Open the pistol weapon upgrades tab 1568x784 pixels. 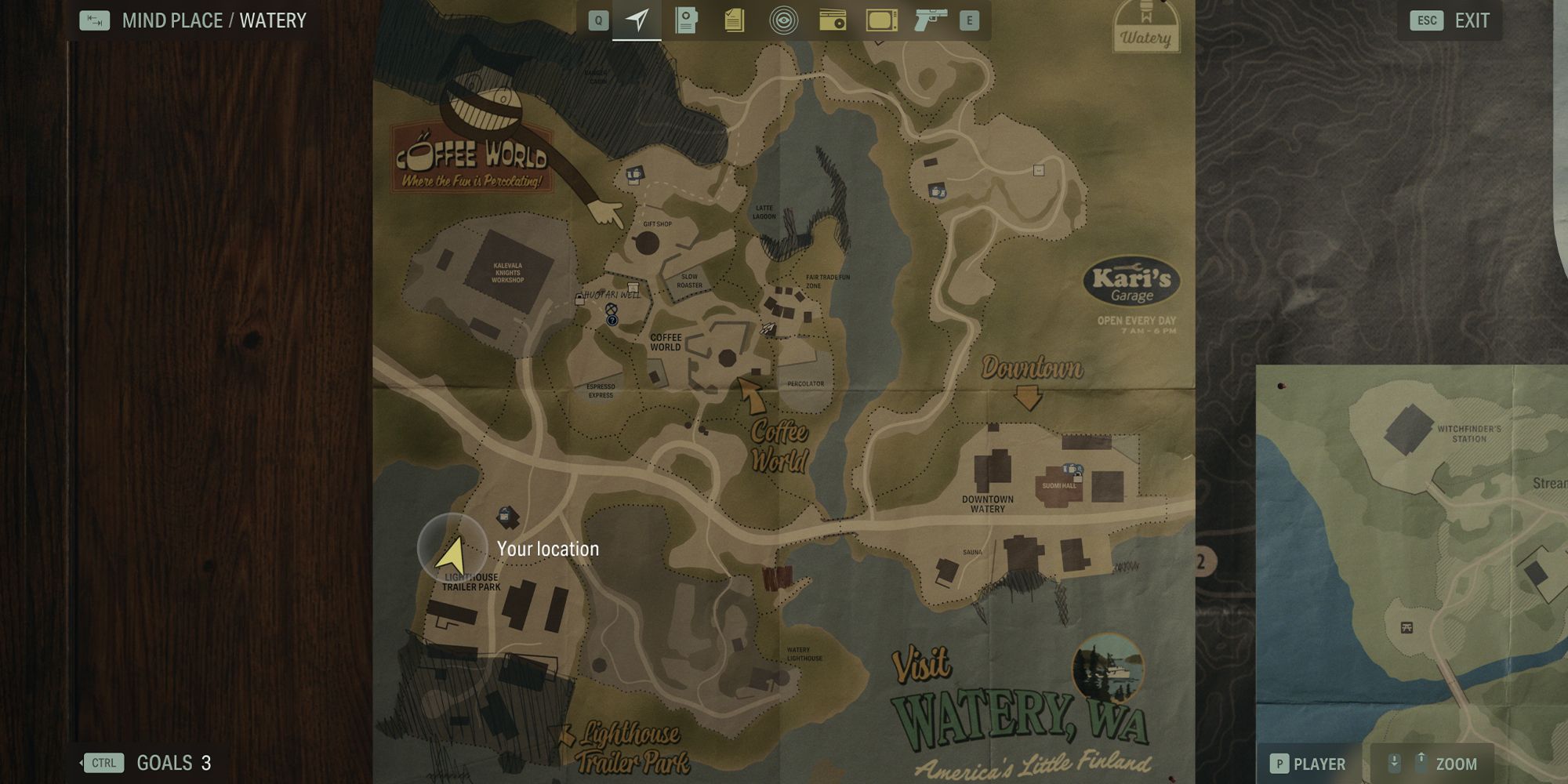click(930, 20)
